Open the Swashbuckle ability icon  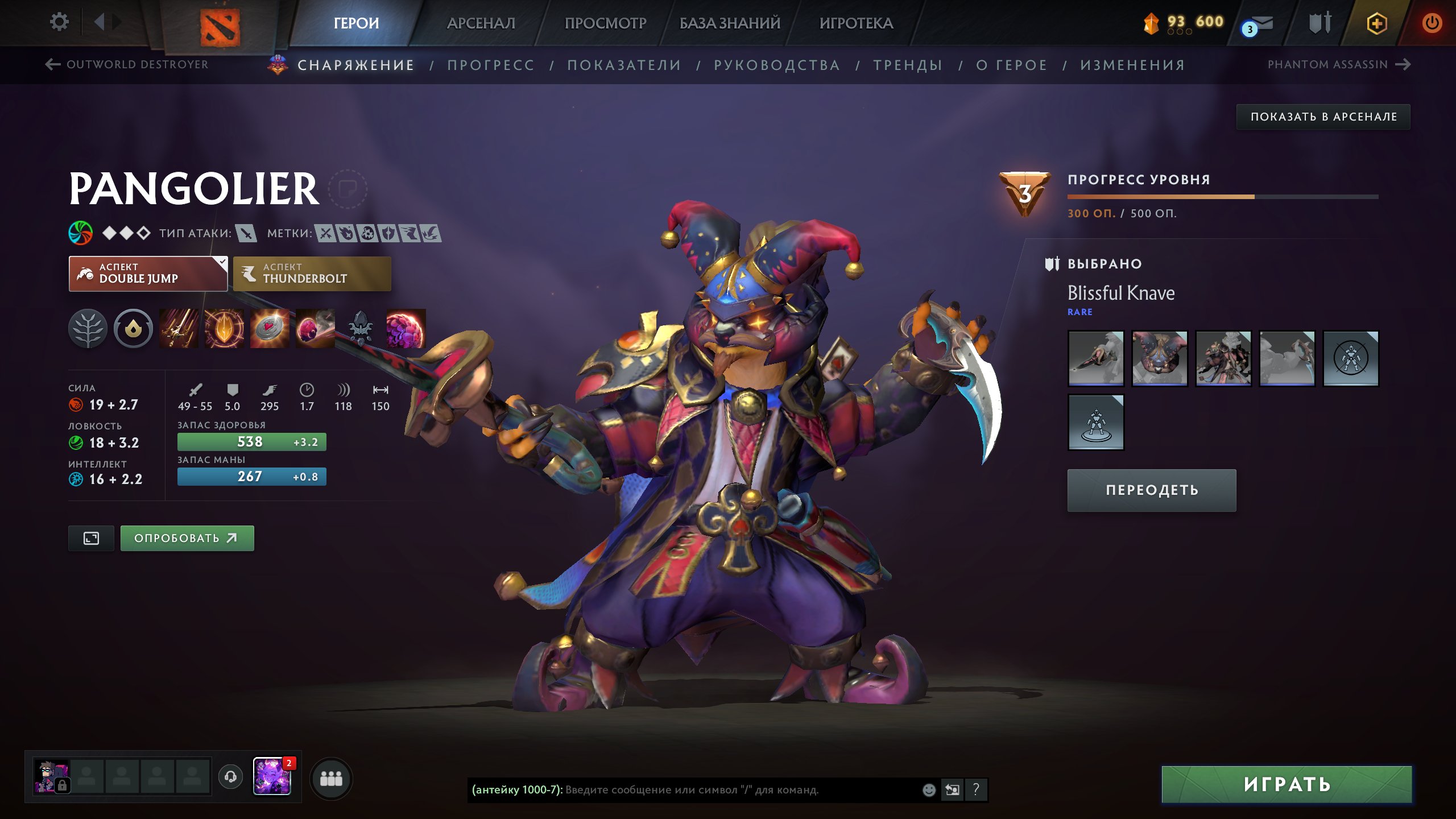coord(179,329)
